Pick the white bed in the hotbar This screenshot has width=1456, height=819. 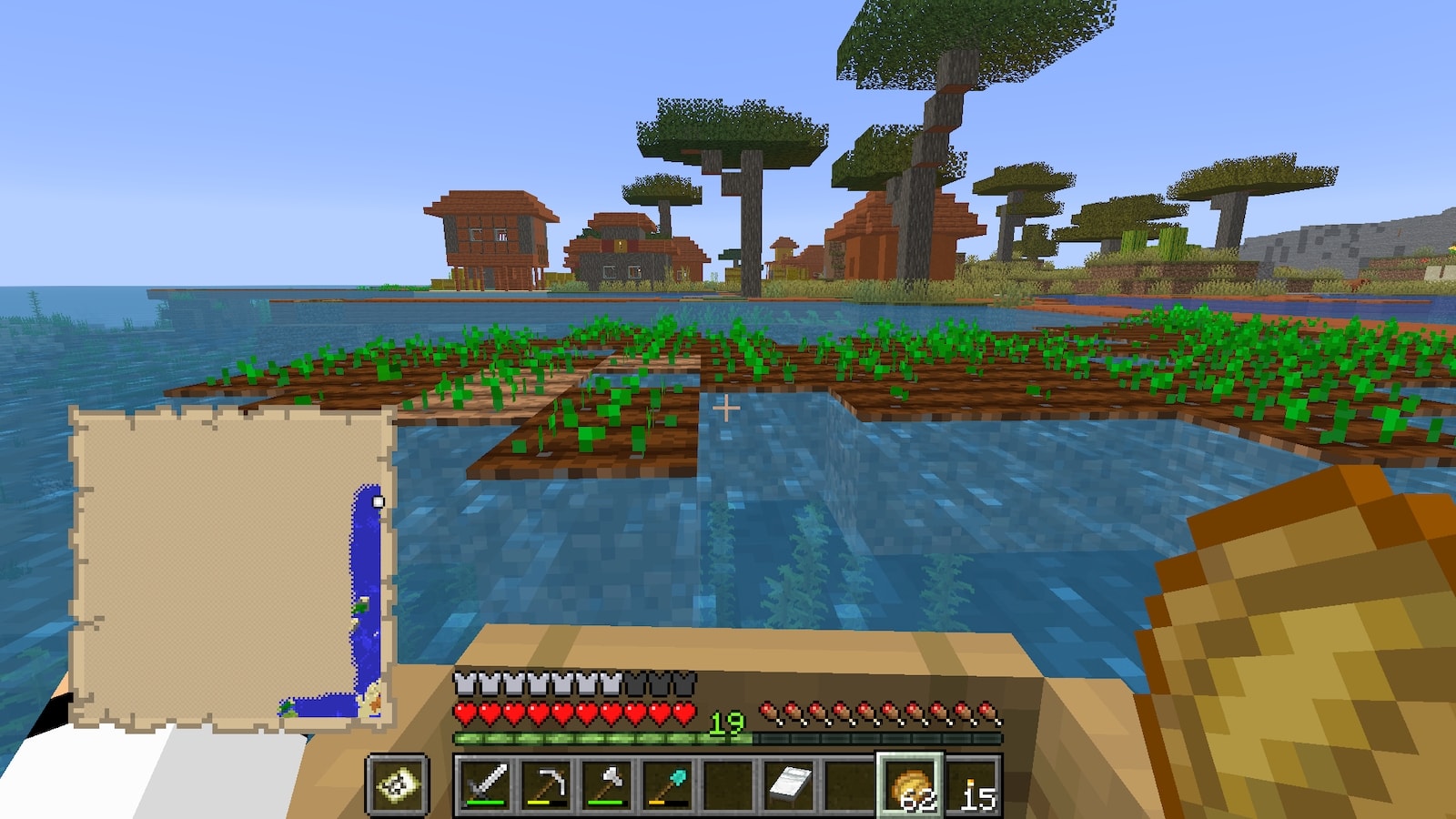point(788,784)
